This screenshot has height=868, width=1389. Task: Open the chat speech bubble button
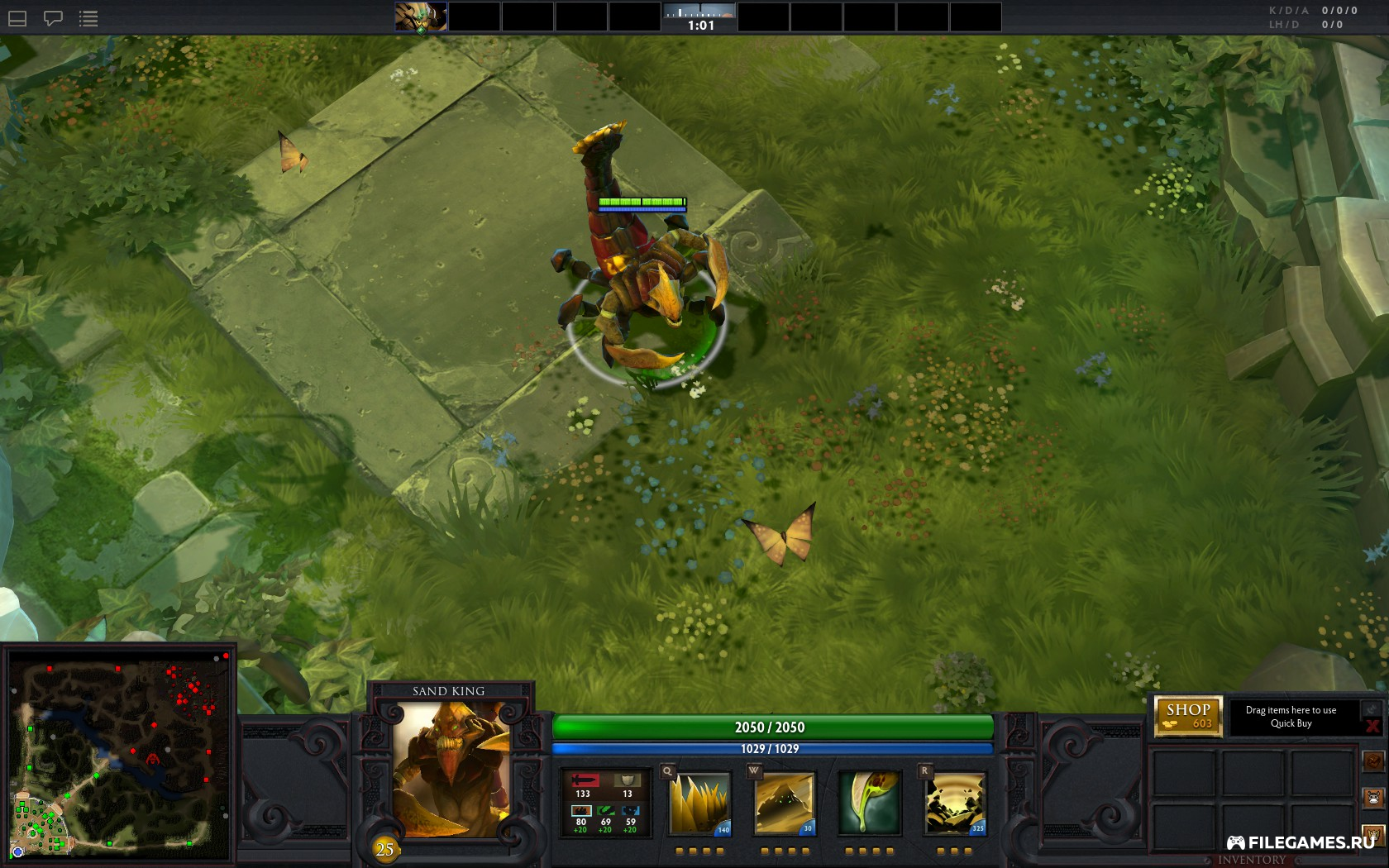(x=53, y=18)
